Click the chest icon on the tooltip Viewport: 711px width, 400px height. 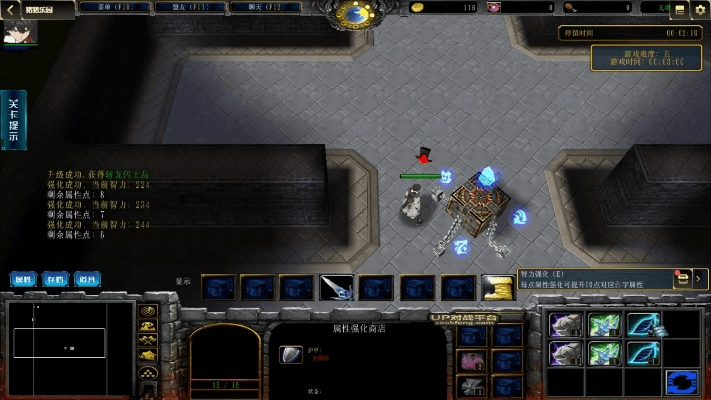click(683, 279)
